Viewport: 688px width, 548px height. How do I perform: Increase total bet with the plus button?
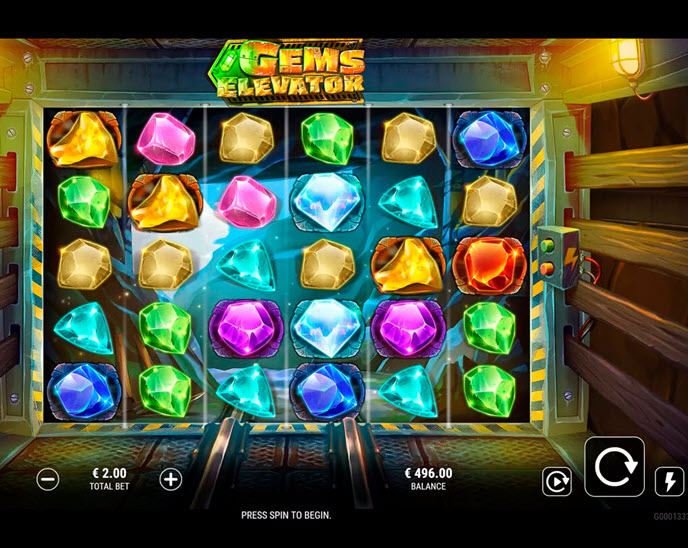pos(171,479)
